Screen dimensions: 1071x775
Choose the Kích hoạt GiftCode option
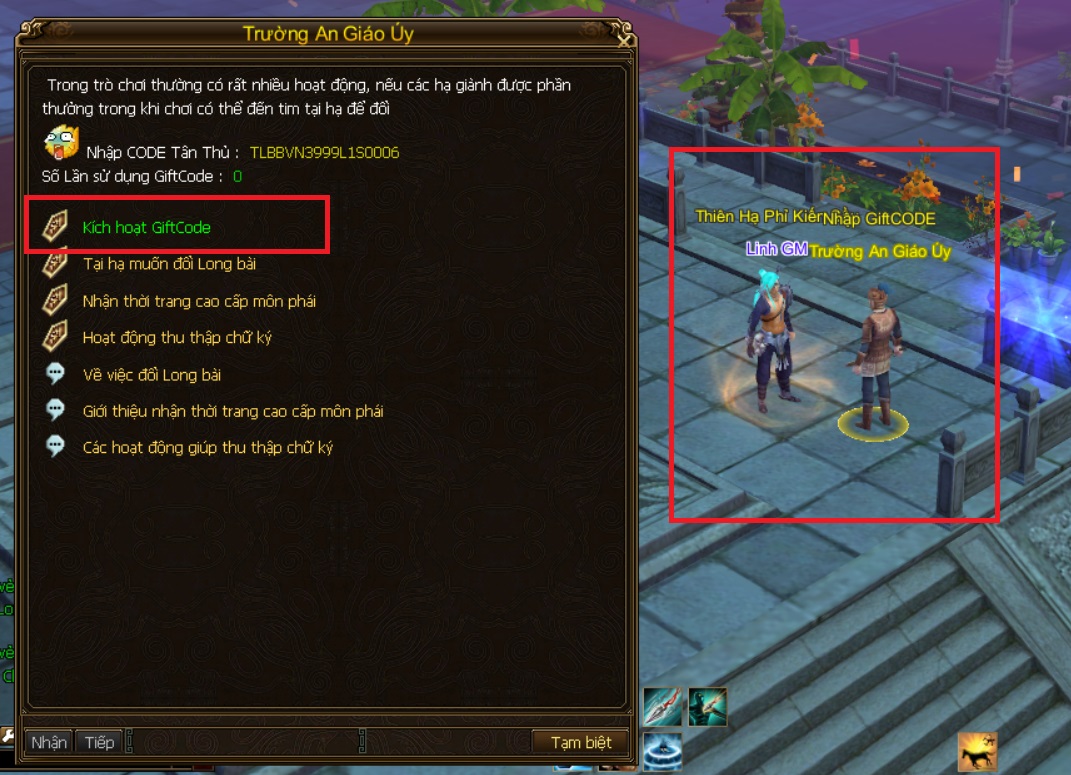pyautogui.click(x=146, y=228)
